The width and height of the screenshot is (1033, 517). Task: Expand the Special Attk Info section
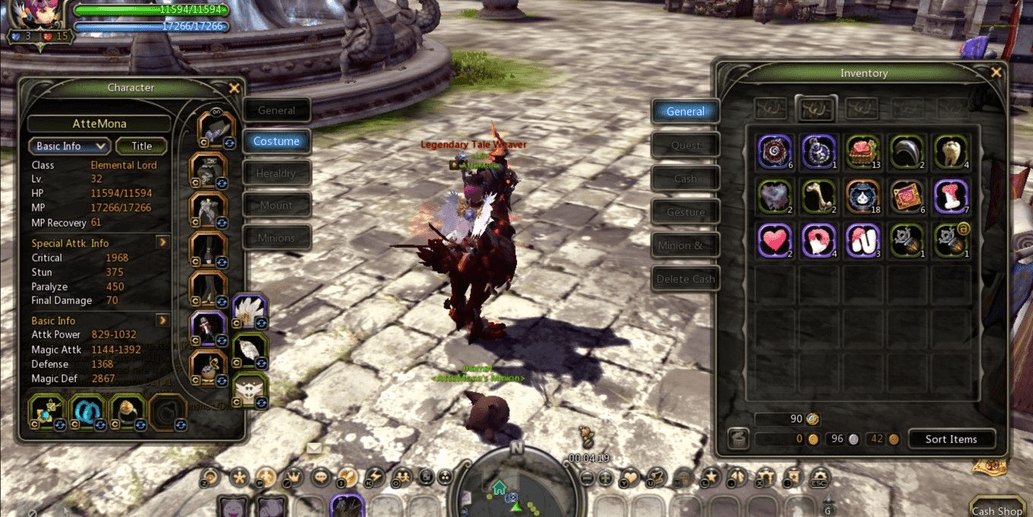(162, 243)
